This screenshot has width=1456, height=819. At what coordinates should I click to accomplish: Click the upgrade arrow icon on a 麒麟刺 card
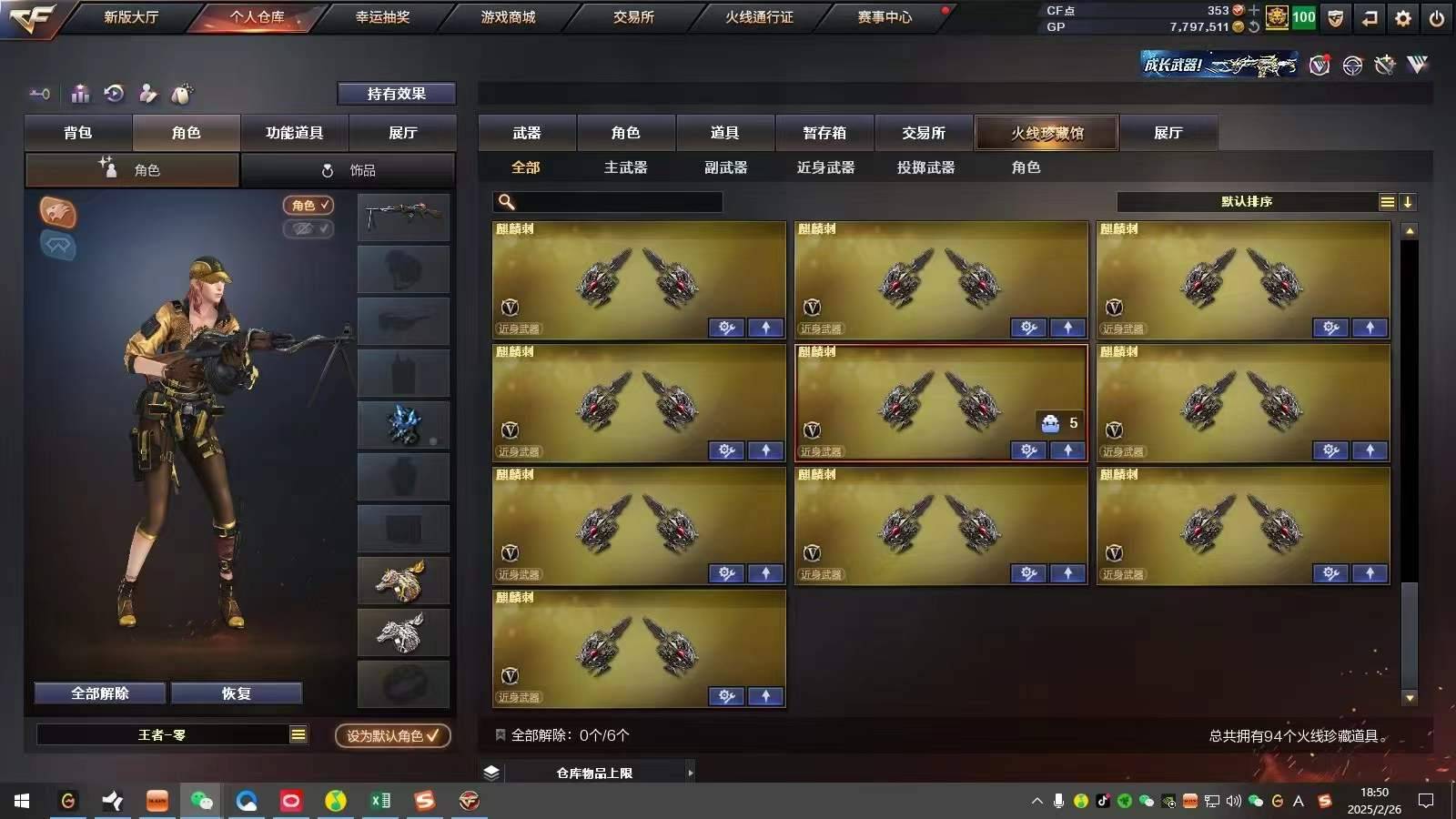767,328
